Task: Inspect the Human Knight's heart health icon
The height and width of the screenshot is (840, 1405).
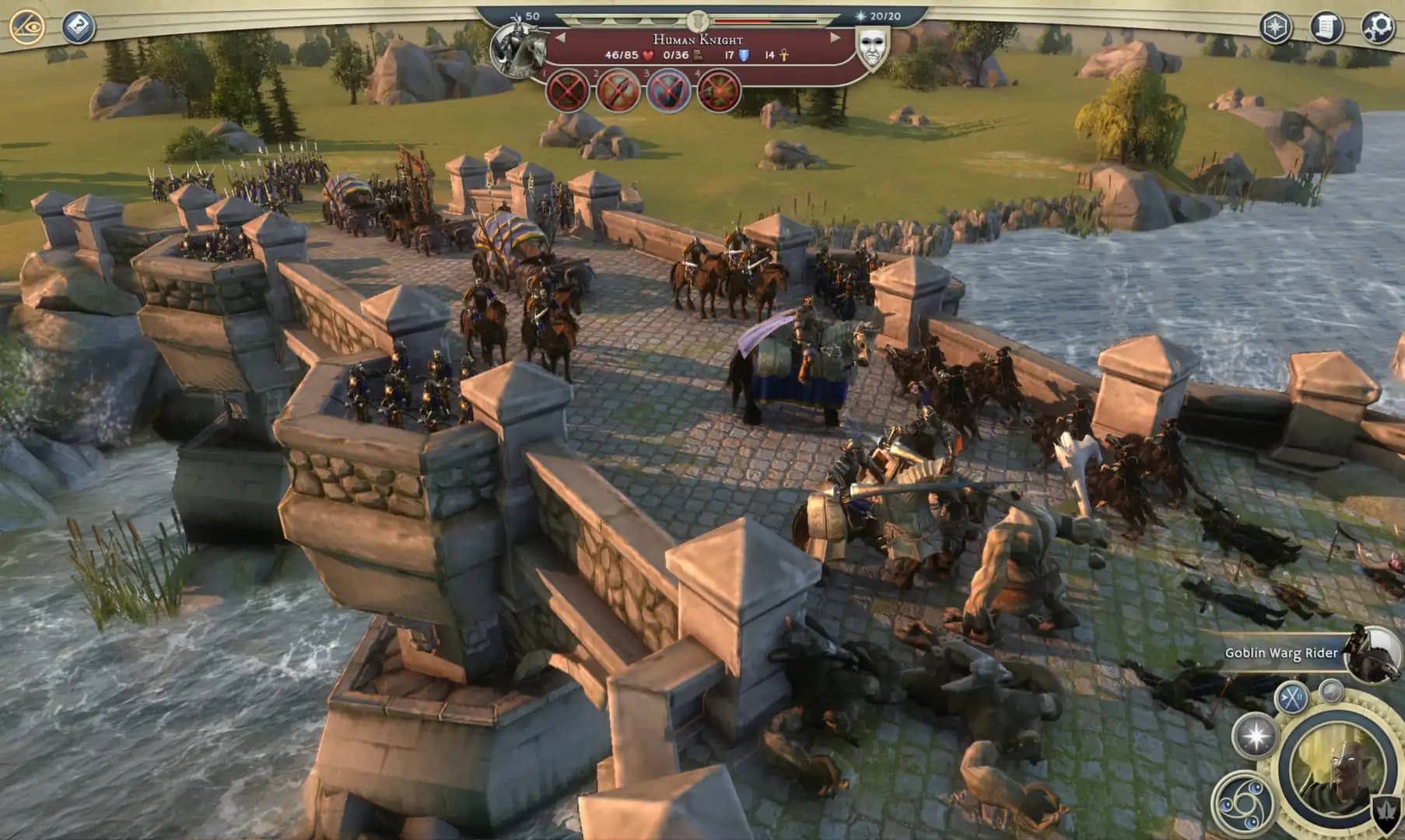Action: tap(650, 55)
